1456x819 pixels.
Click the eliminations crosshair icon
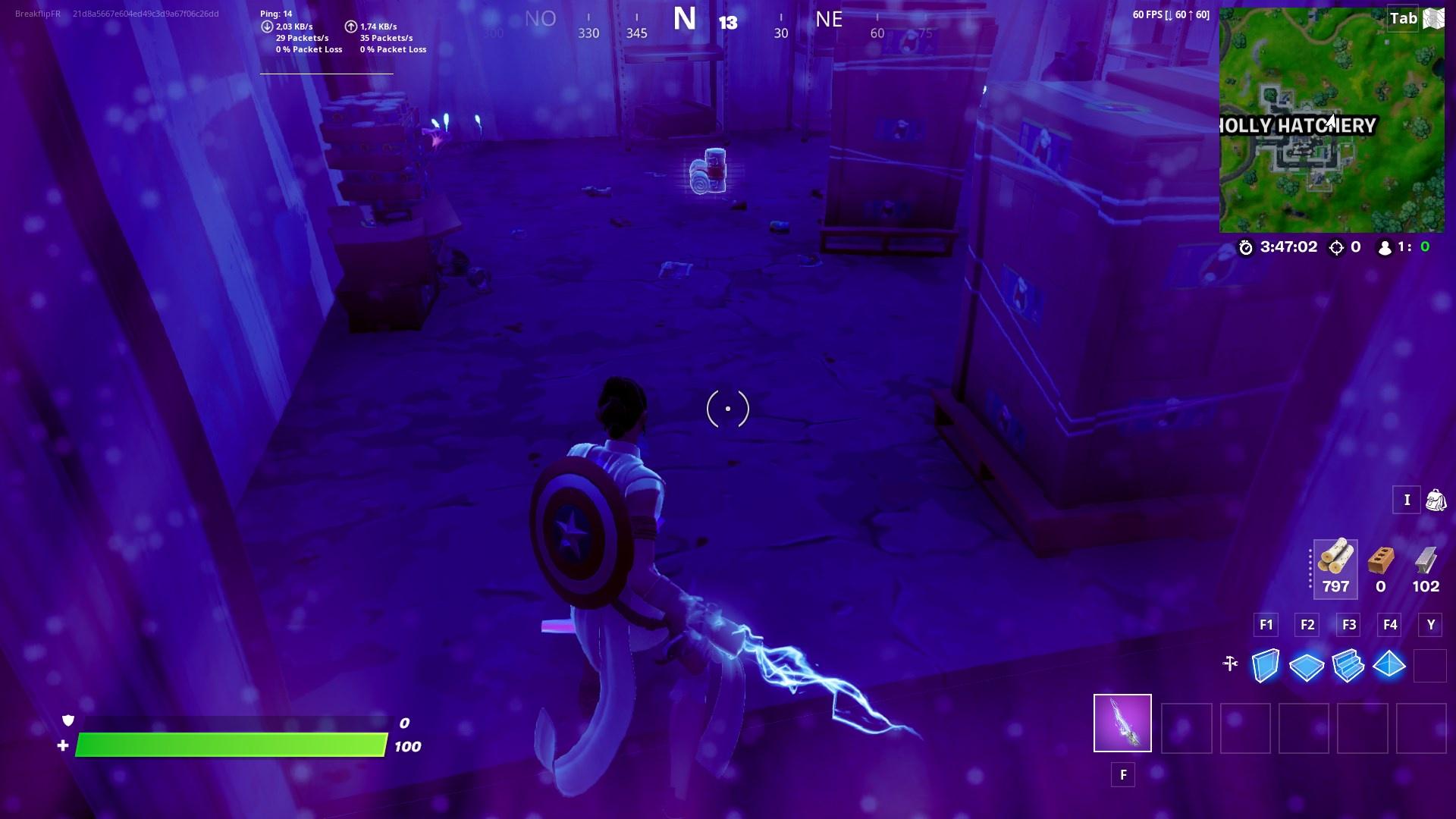click(x=1337, y=246)
